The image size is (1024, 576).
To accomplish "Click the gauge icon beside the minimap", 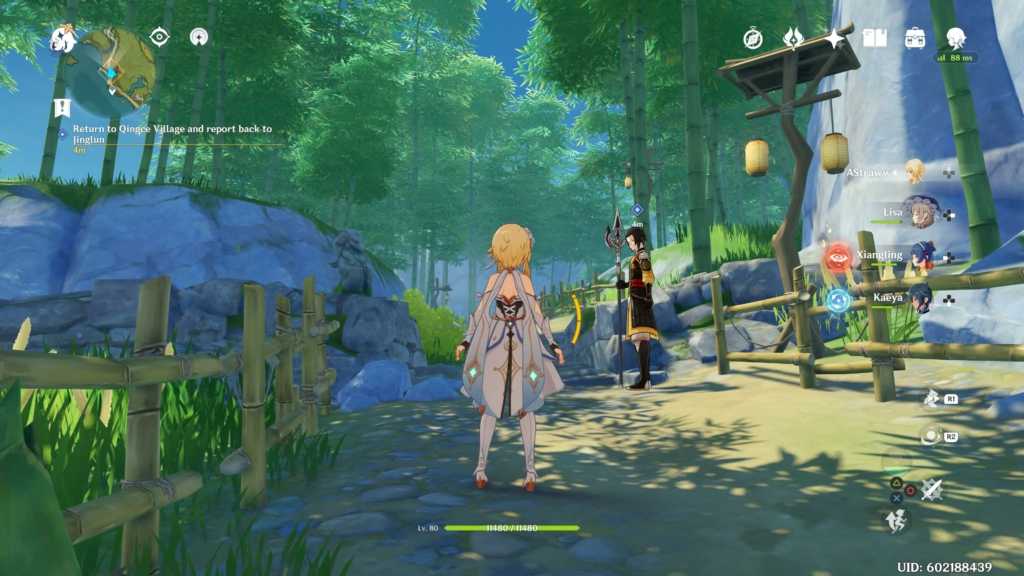I will tap(198, 37).
